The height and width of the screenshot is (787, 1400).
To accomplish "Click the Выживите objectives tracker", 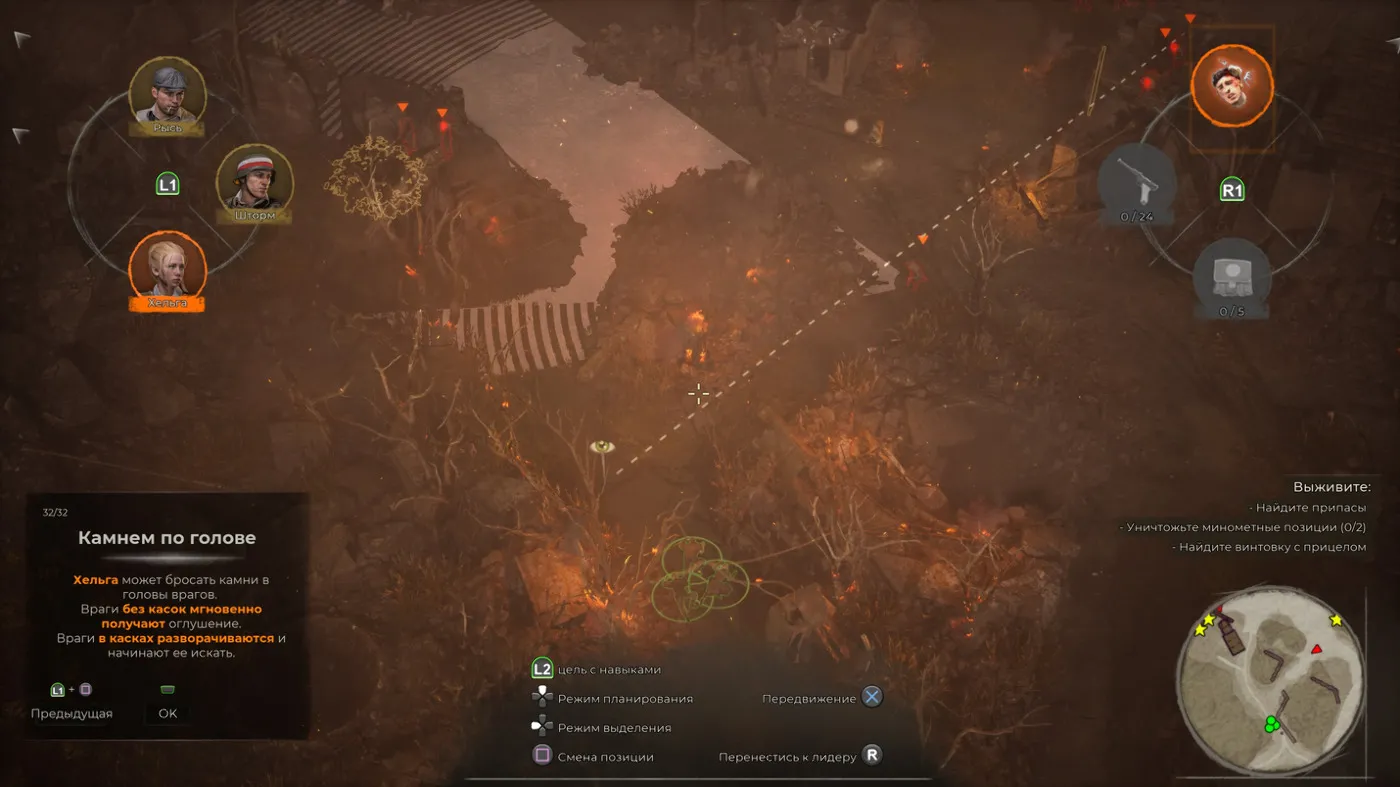I will tap(1330, 487).
